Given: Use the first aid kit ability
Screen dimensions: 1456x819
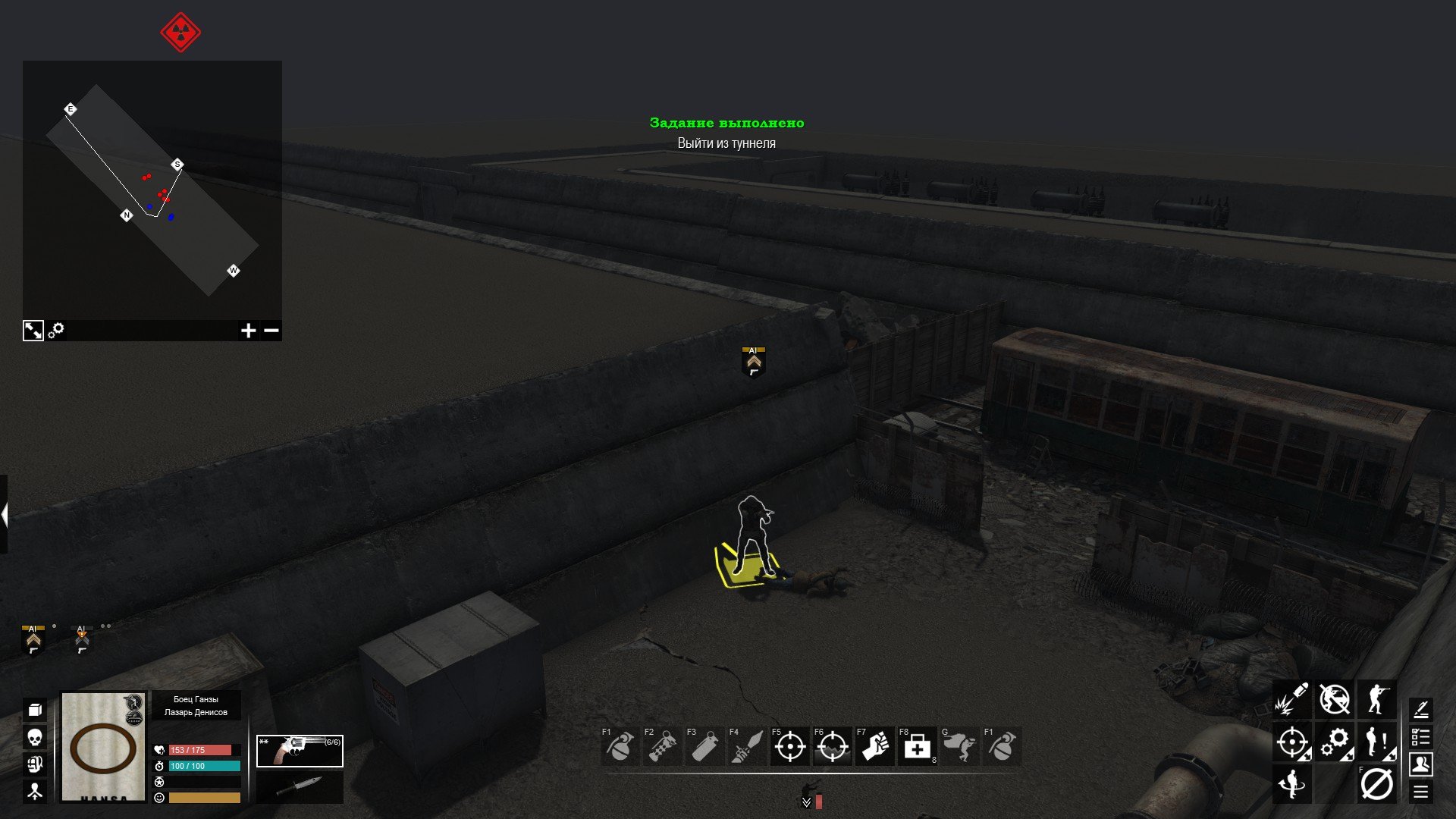Looking at the screenshot, I should tap(917, 747).
